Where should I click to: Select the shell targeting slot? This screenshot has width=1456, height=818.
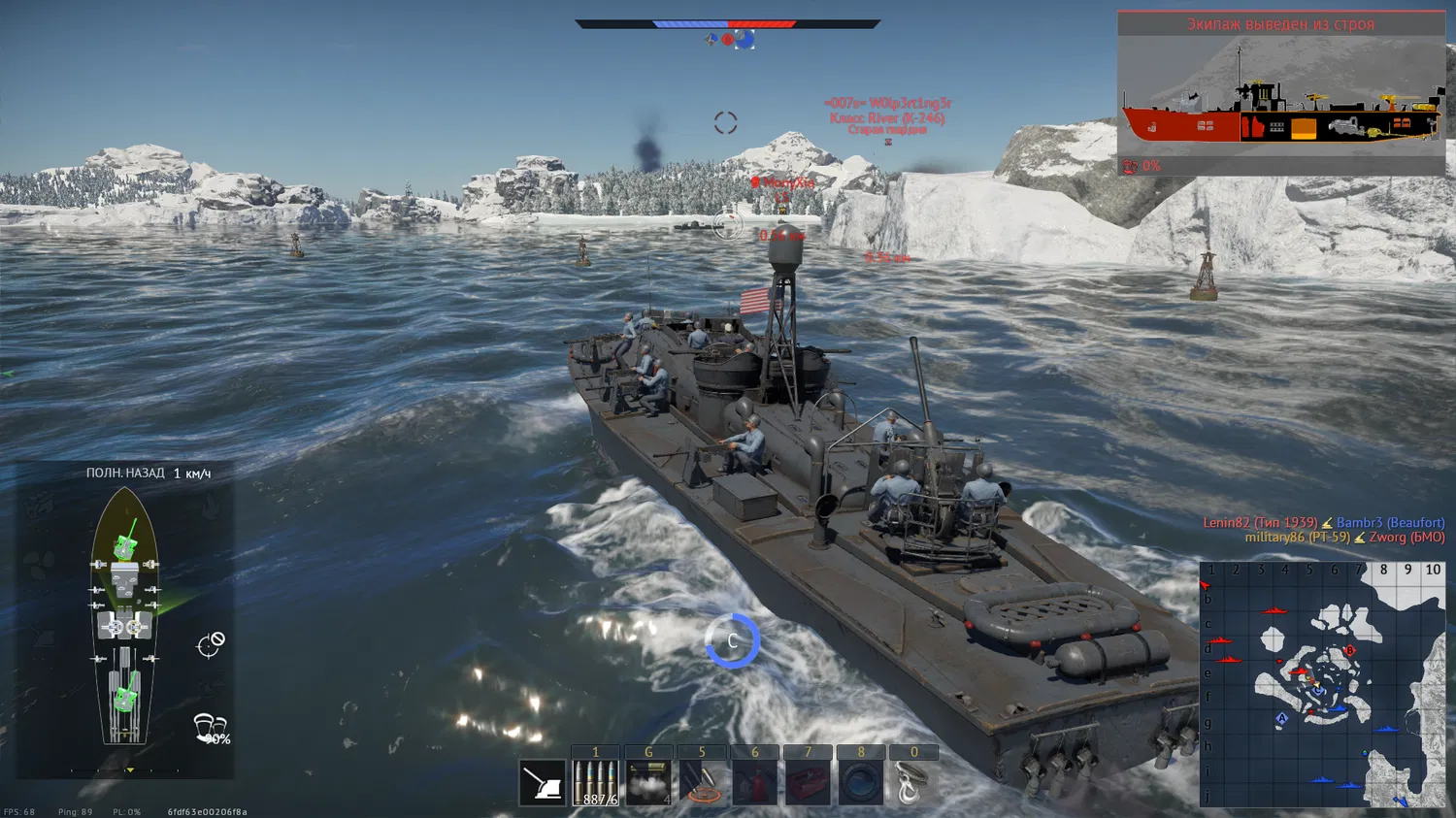(702, 782)
